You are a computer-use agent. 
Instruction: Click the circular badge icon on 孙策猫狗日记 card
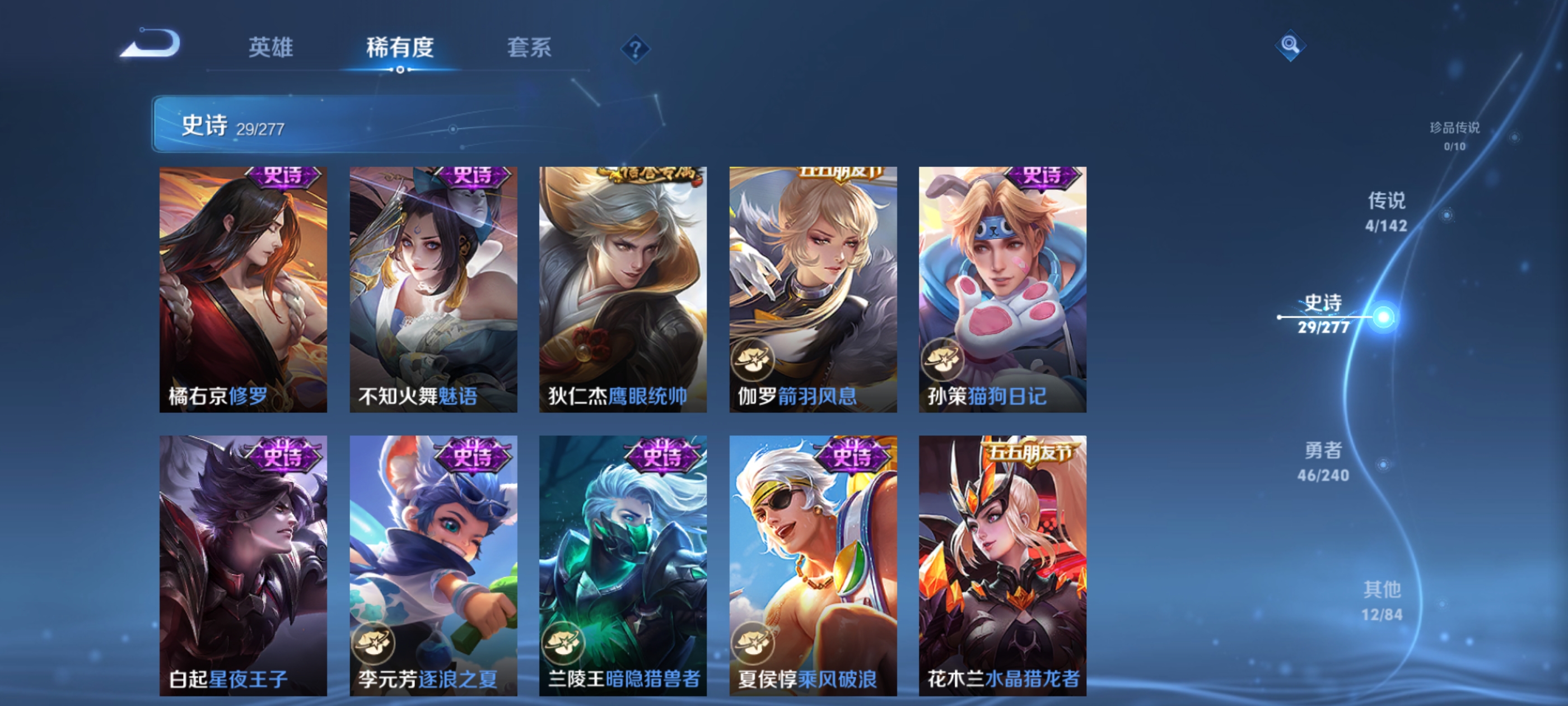(x=942, y=360)
